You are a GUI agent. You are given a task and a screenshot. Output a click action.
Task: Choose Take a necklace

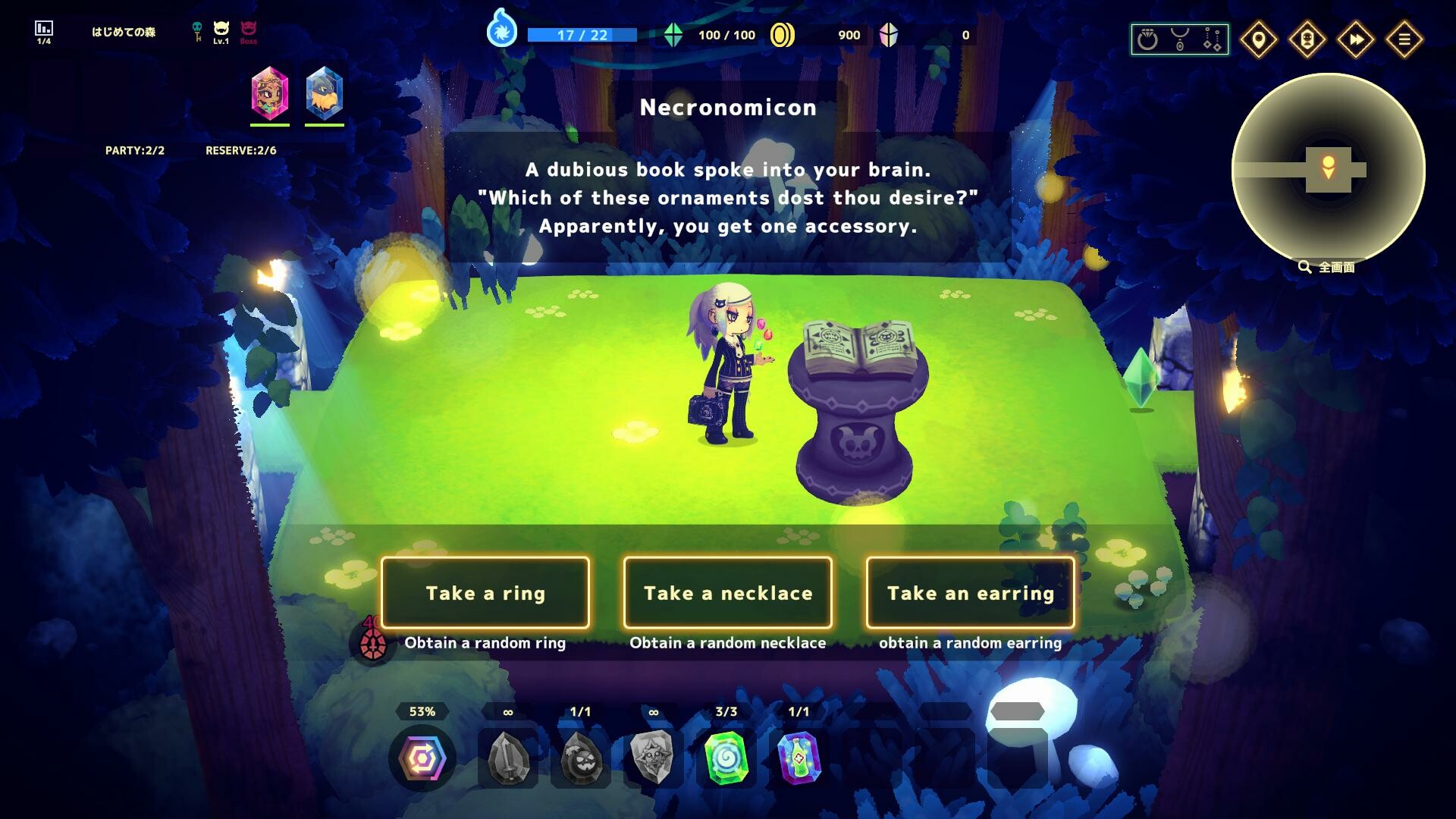coord(728,593)
